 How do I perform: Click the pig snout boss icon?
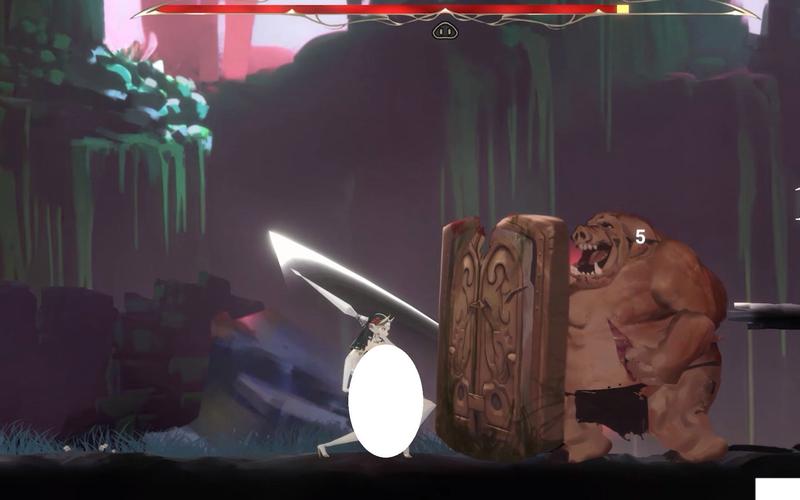445,31
